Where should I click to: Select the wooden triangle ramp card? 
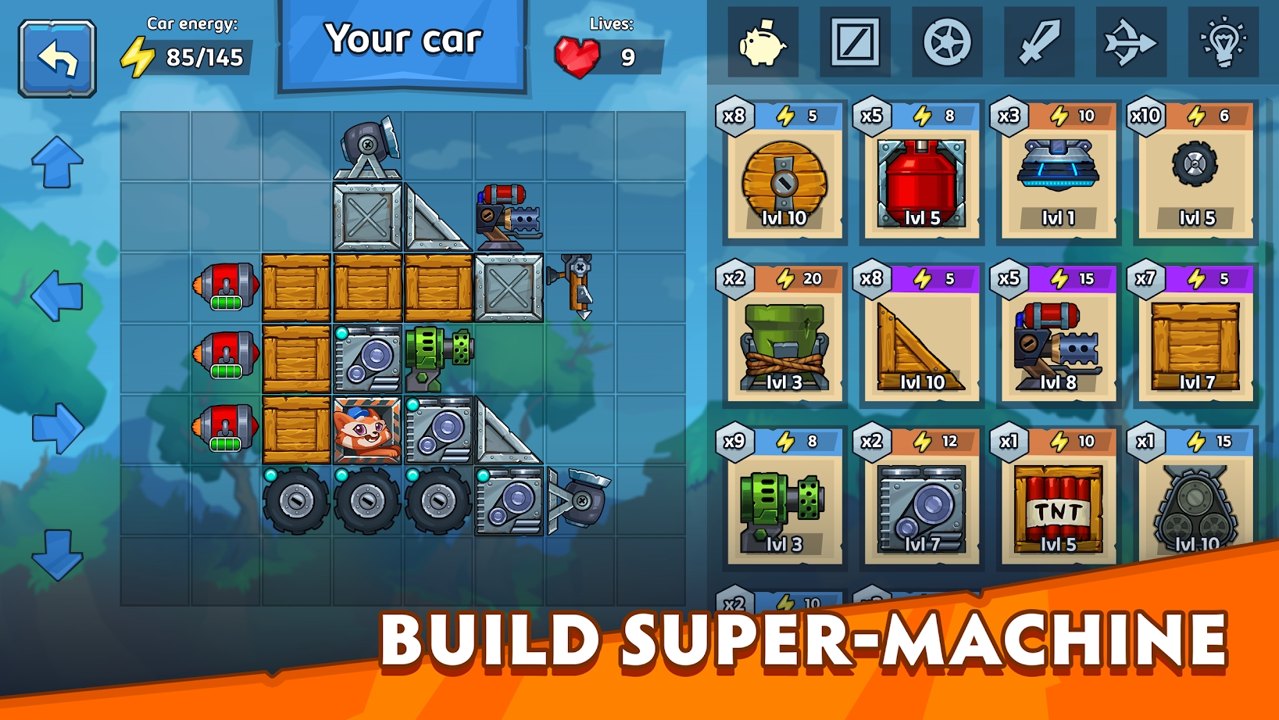coord(921,334)
